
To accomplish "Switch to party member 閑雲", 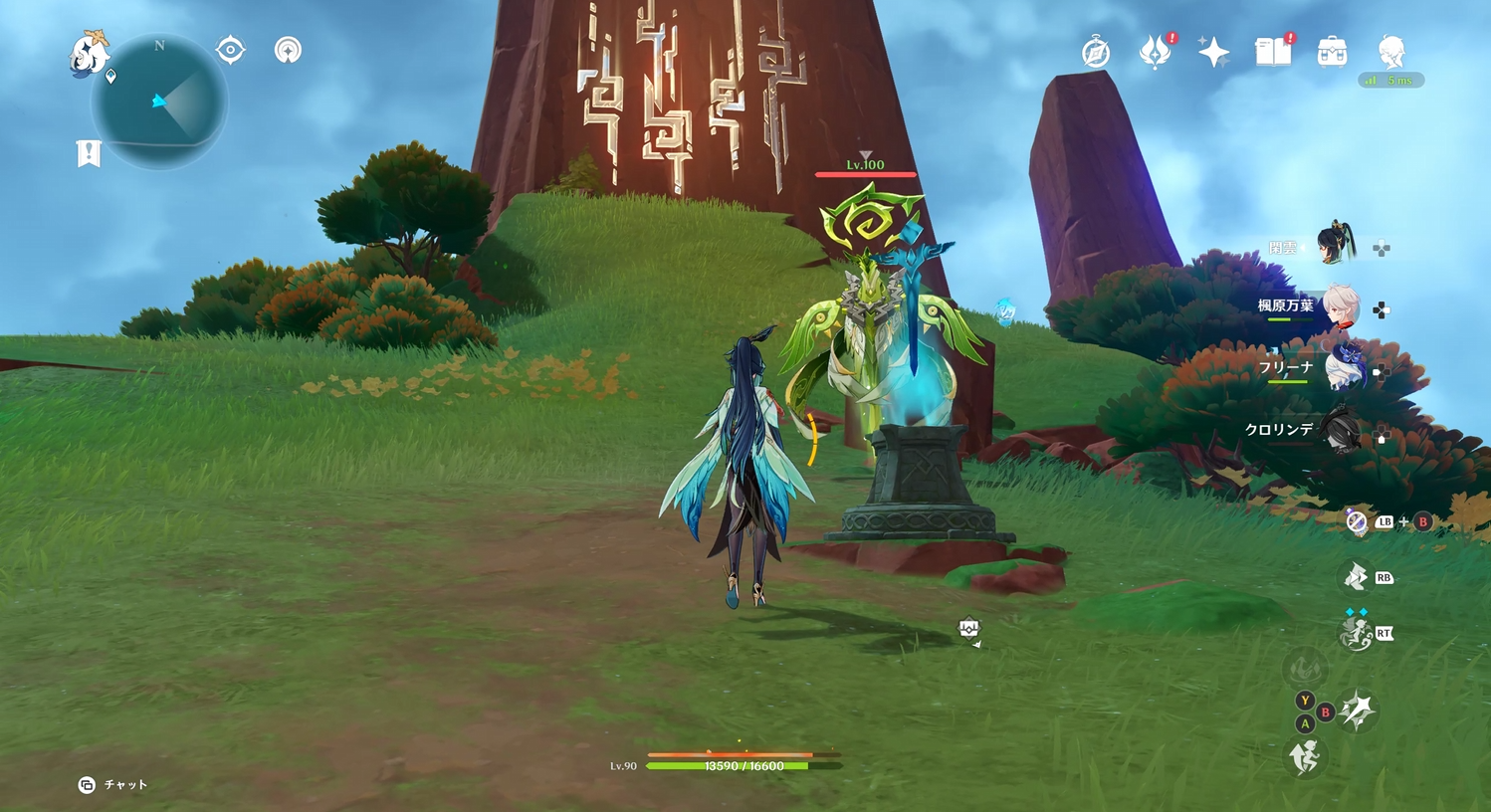I will coord(1336,245).
